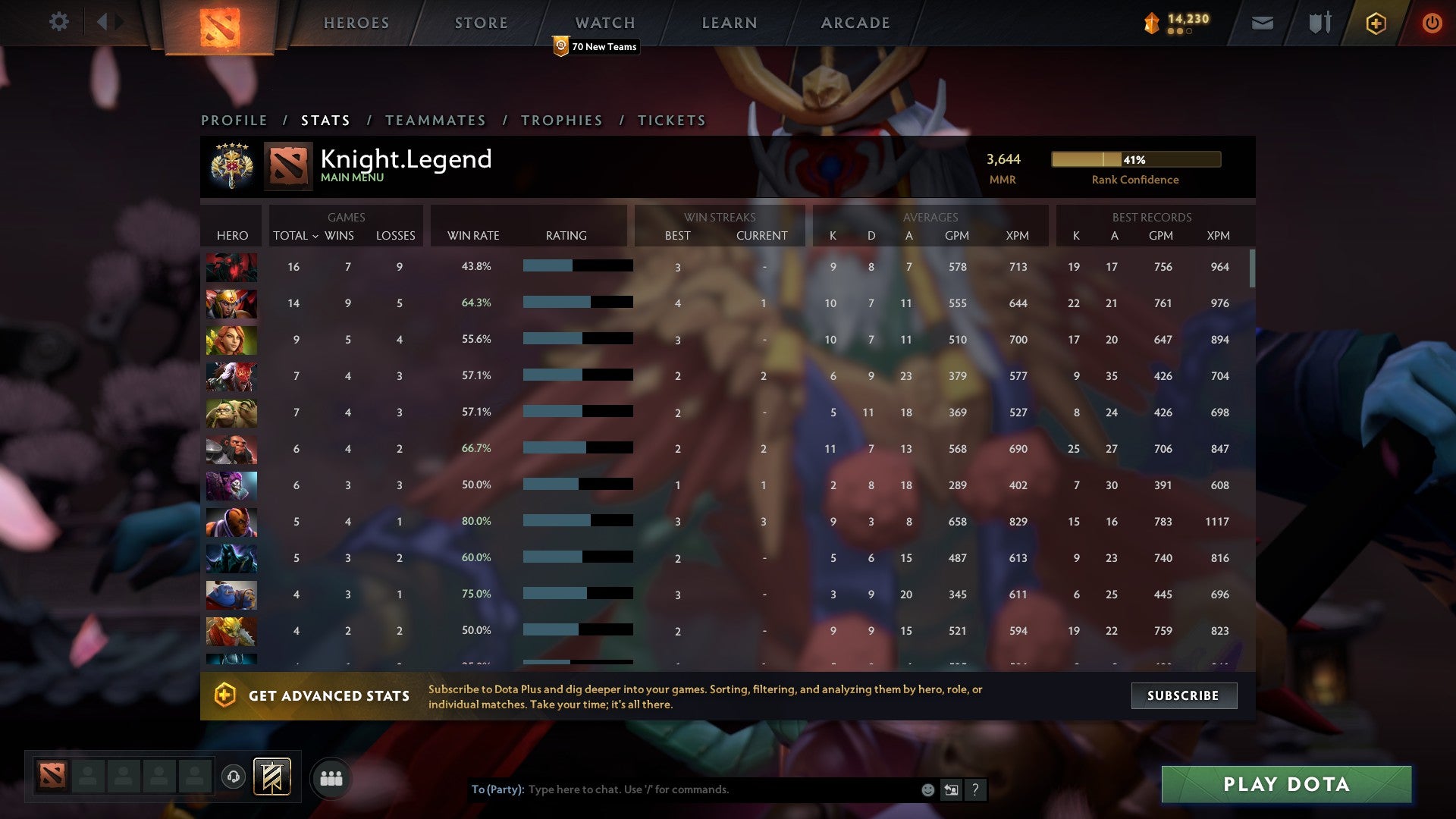Screen dimensions: 1456x819
Task: Switch to the TEAMMATES tab
Action: (436, 120)
